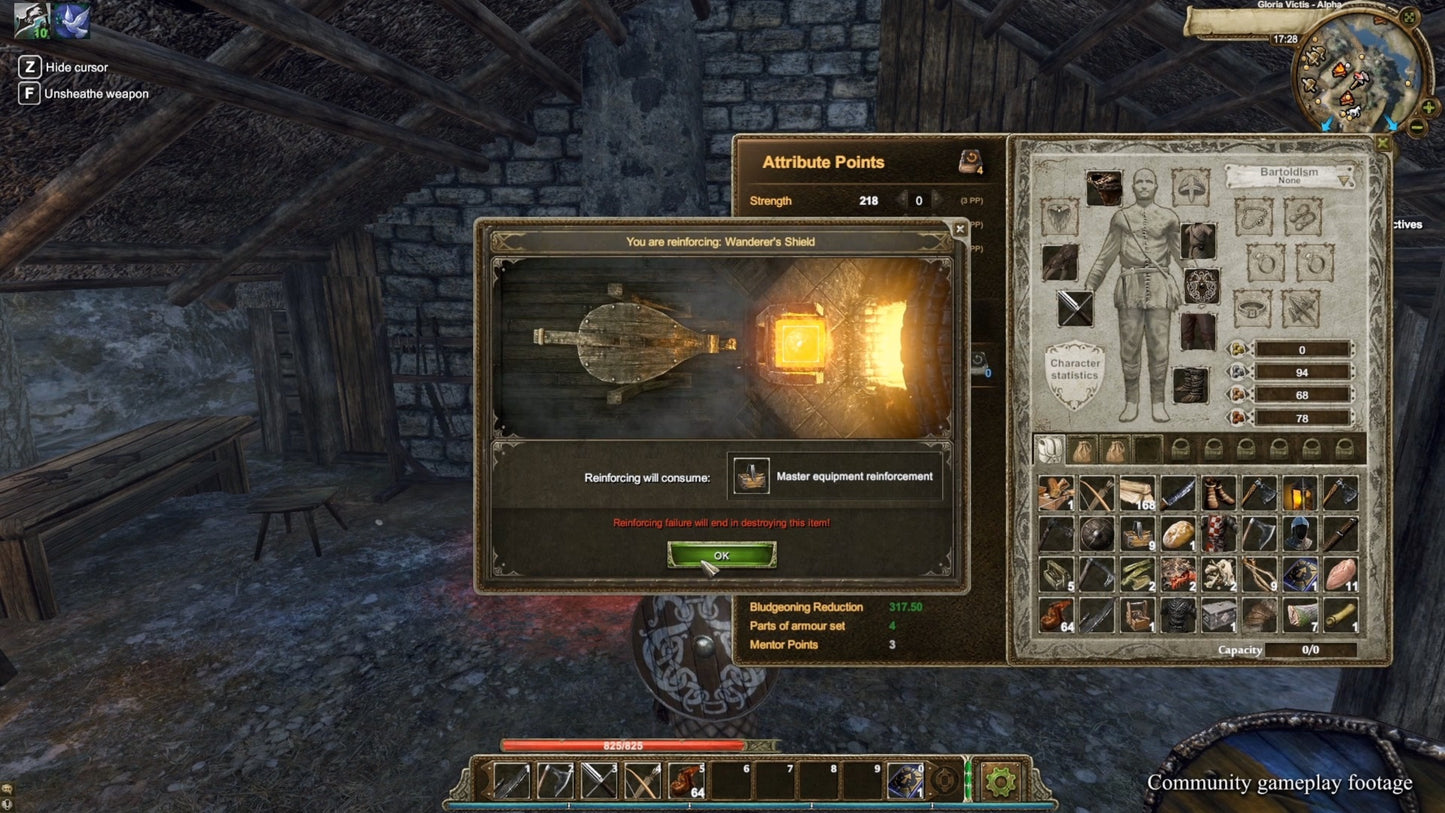Select the equipped boots slot
The image size is (1445, 813).
pyautogui.click(x=1190, y=386)
